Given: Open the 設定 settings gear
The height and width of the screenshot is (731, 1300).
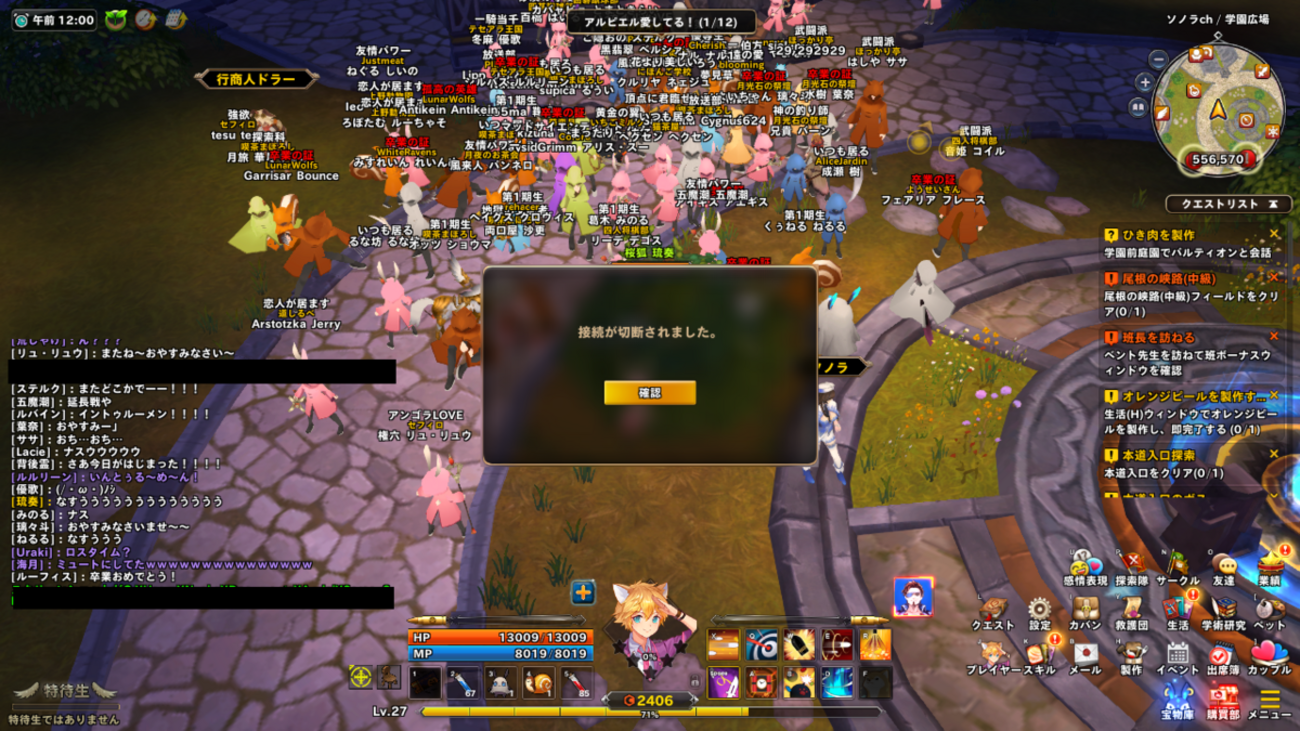Looking at the screenshot, I should [1040, 610].
